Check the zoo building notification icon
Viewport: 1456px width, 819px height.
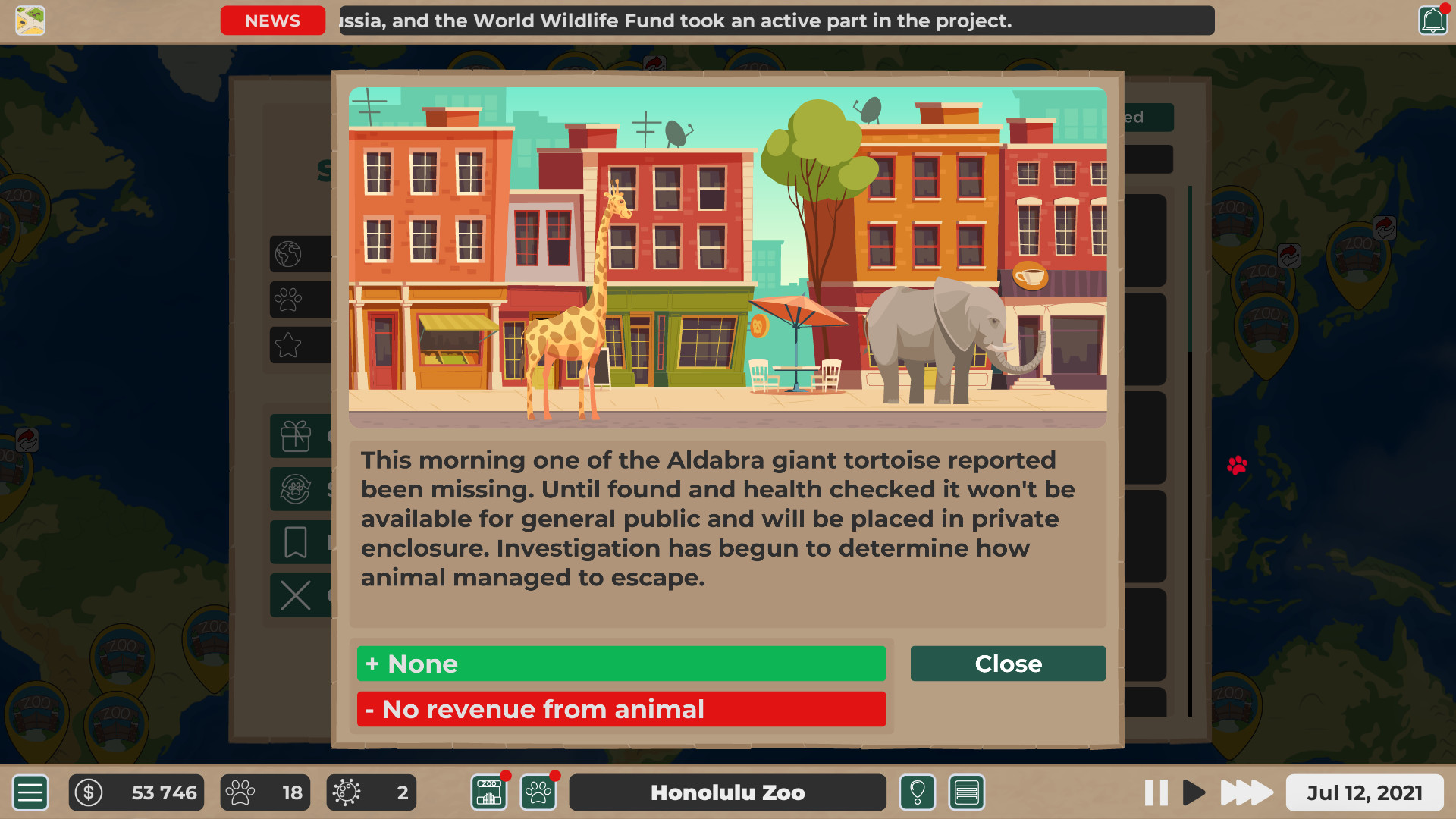(x=488, y=792)
